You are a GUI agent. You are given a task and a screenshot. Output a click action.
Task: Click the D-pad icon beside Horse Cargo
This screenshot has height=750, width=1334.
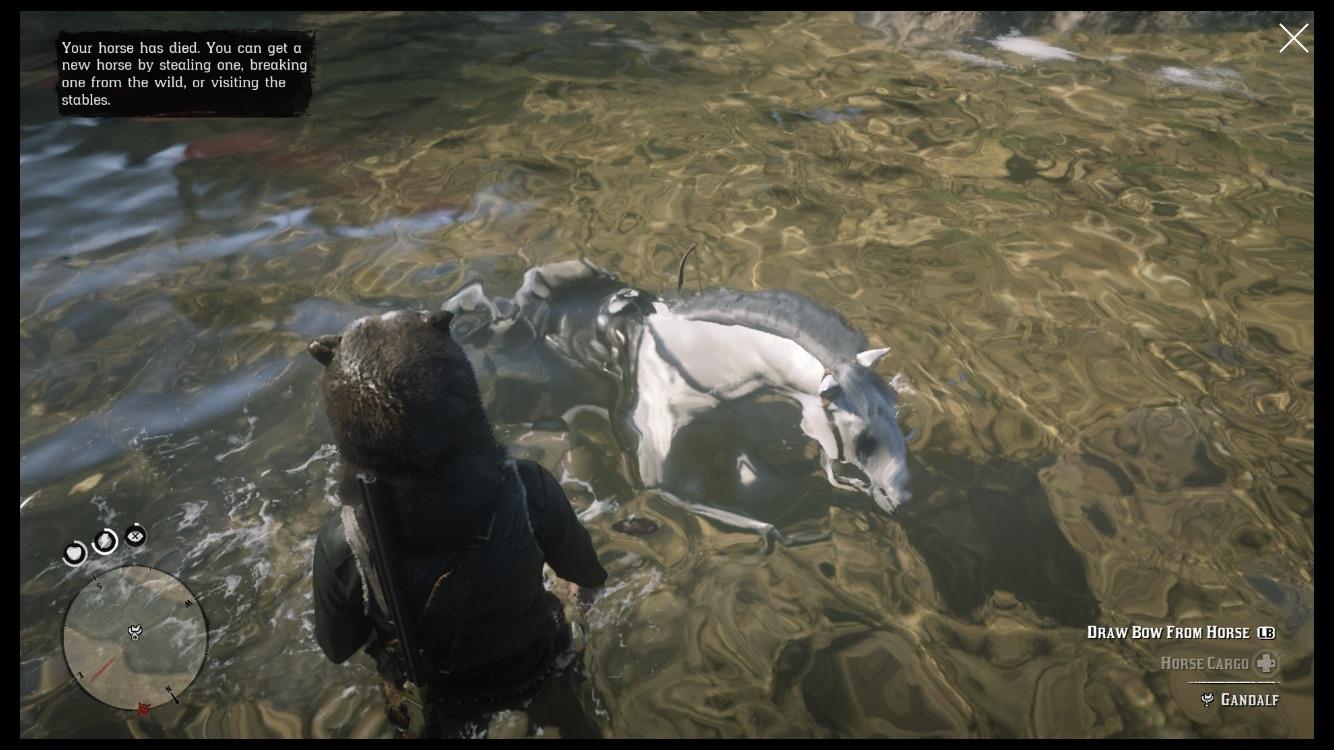tap(1267, 663)
